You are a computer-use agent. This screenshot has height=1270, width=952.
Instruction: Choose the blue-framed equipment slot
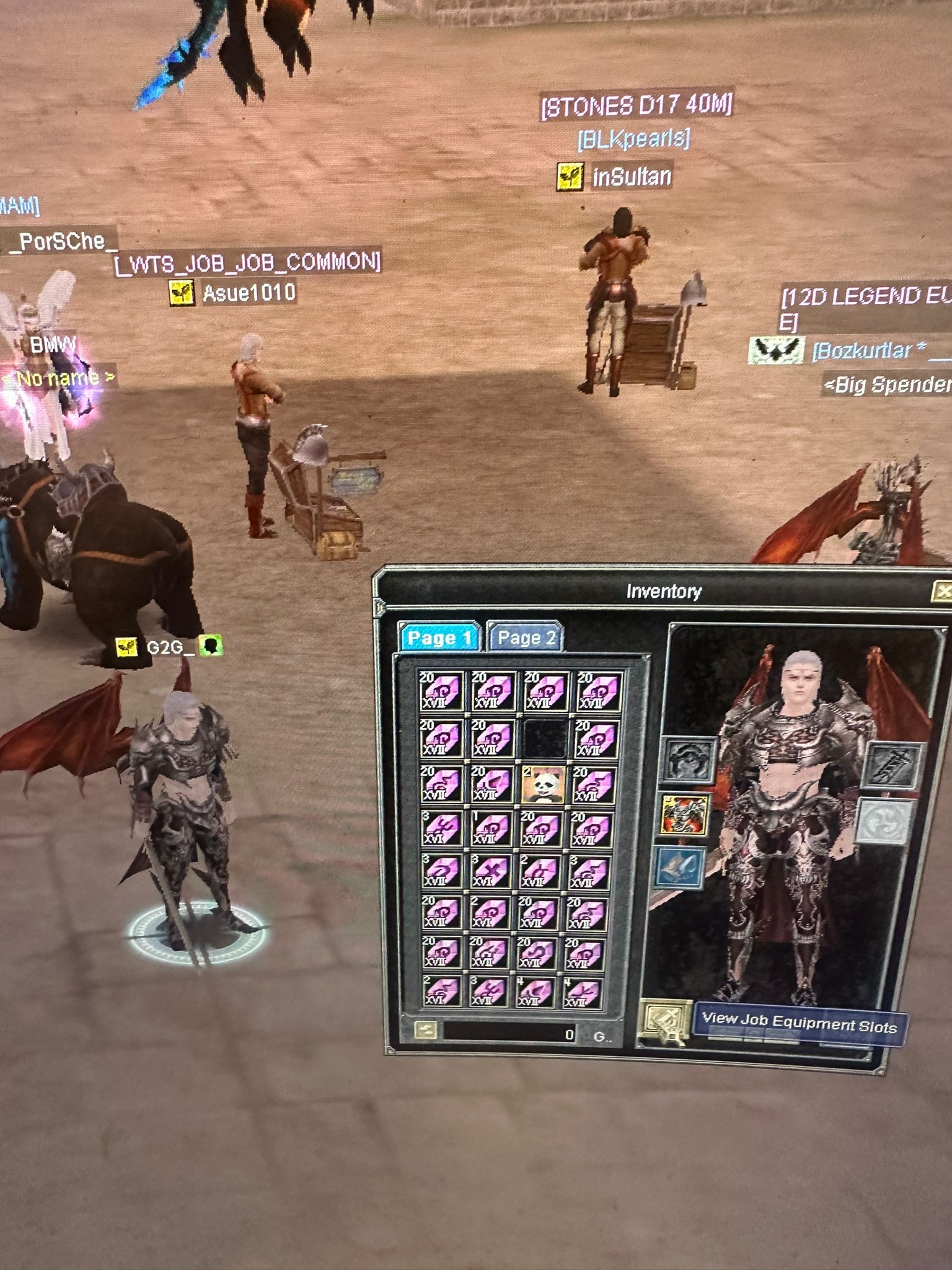click(681, 867)
